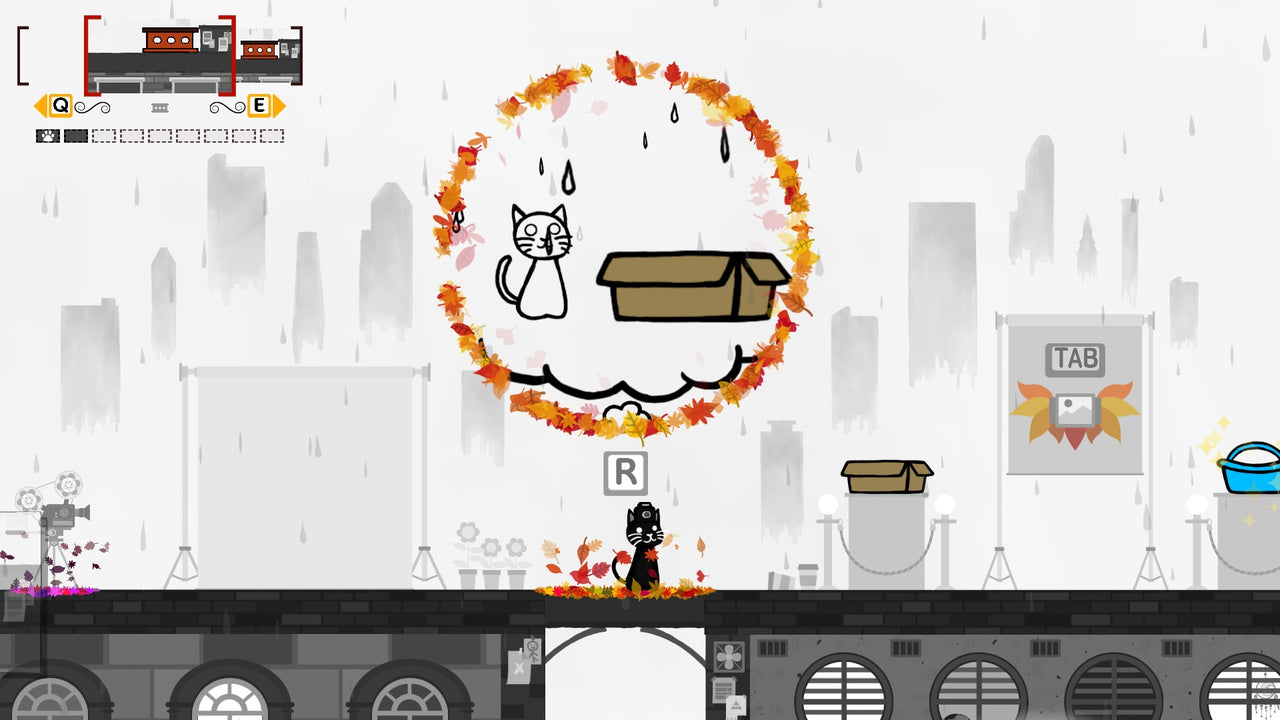Select the cardboard box inside the thought bubble
The height and width of the screenshot is (720, 1280).
(690, 285)
